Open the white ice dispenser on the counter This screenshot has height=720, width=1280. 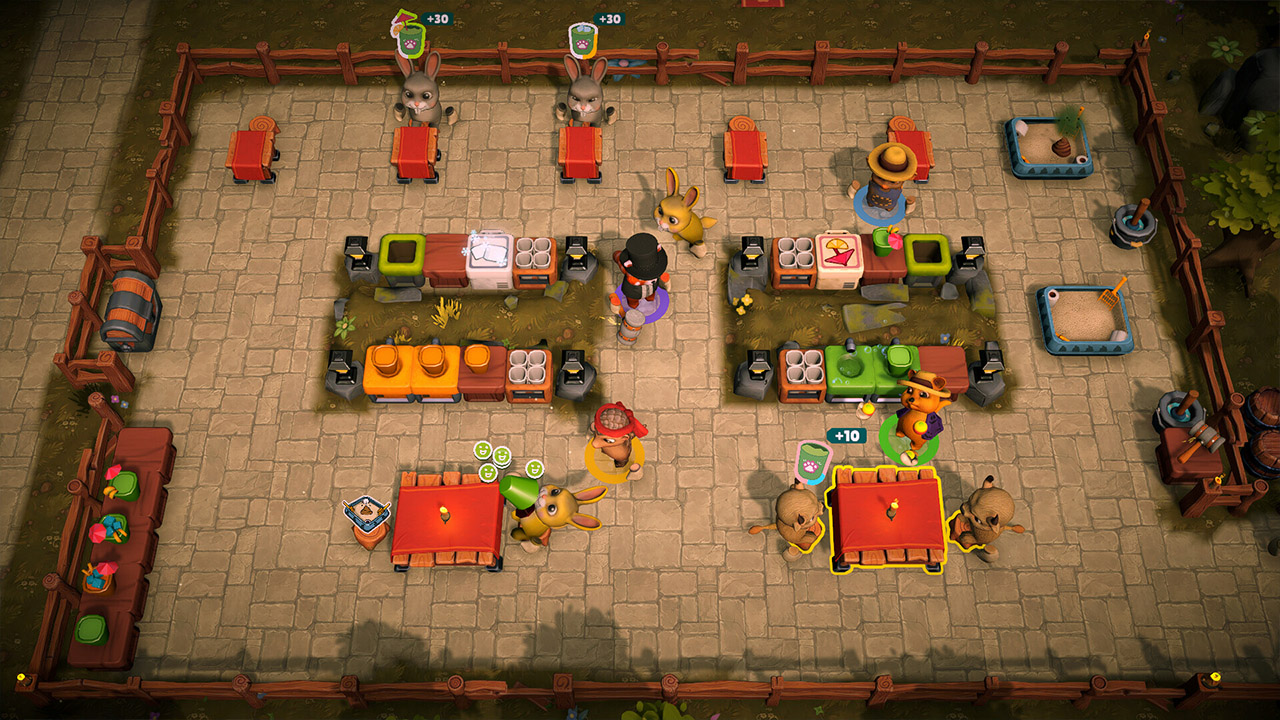488,260
